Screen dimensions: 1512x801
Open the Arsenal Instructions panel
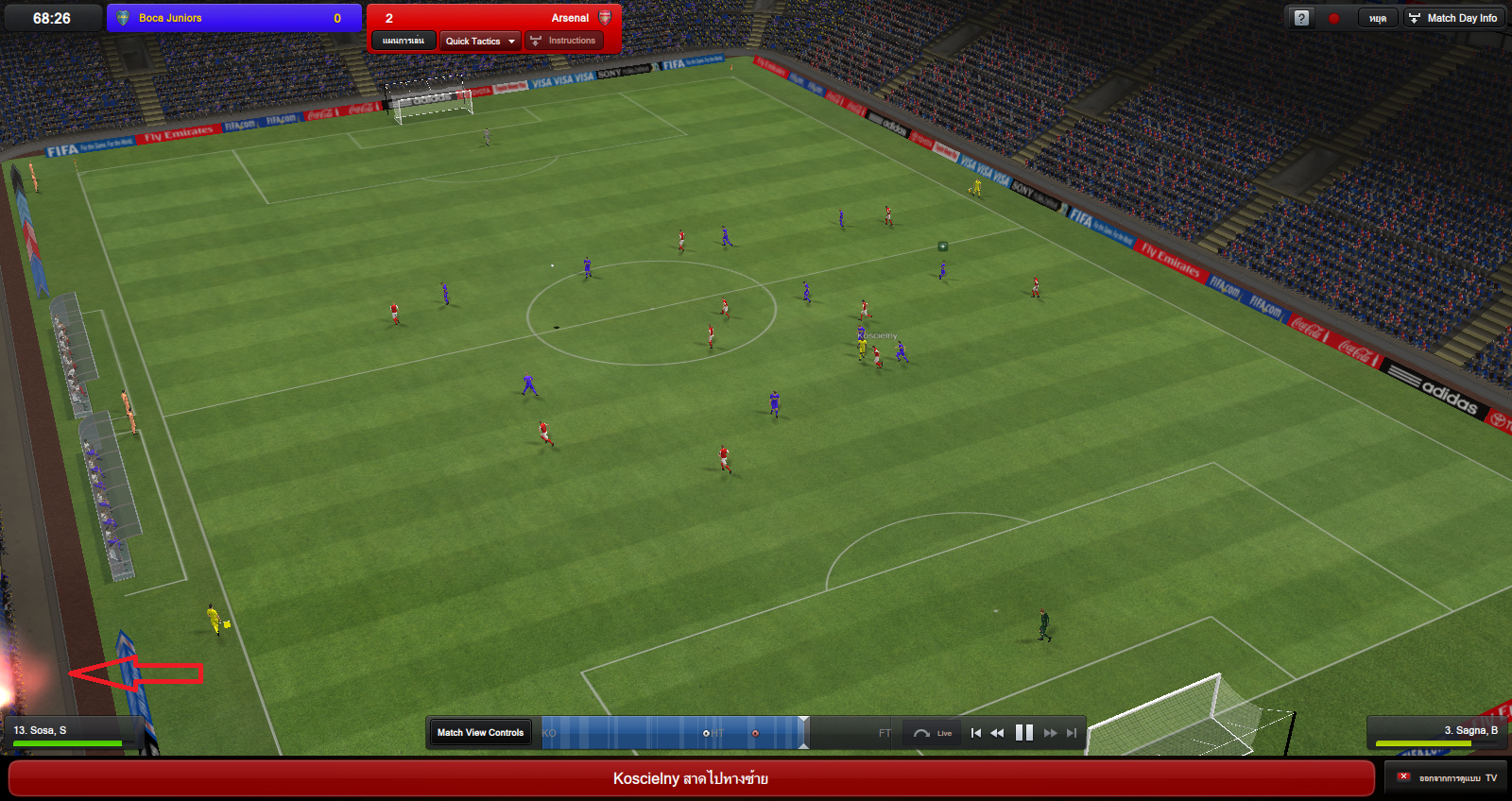pyautogui.click(x=564, y=41)
